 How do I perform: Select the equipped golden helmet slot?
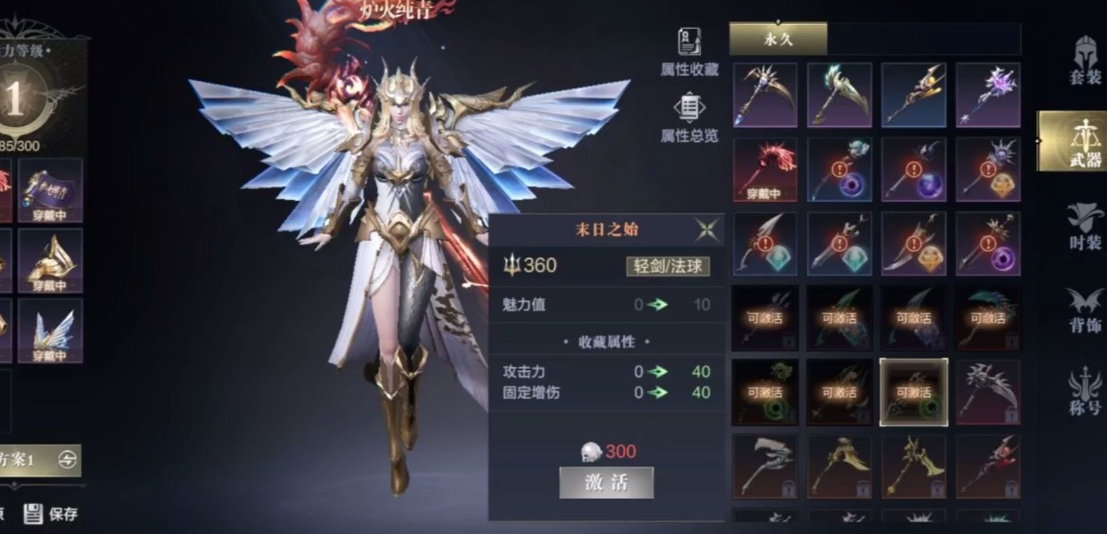50,261
